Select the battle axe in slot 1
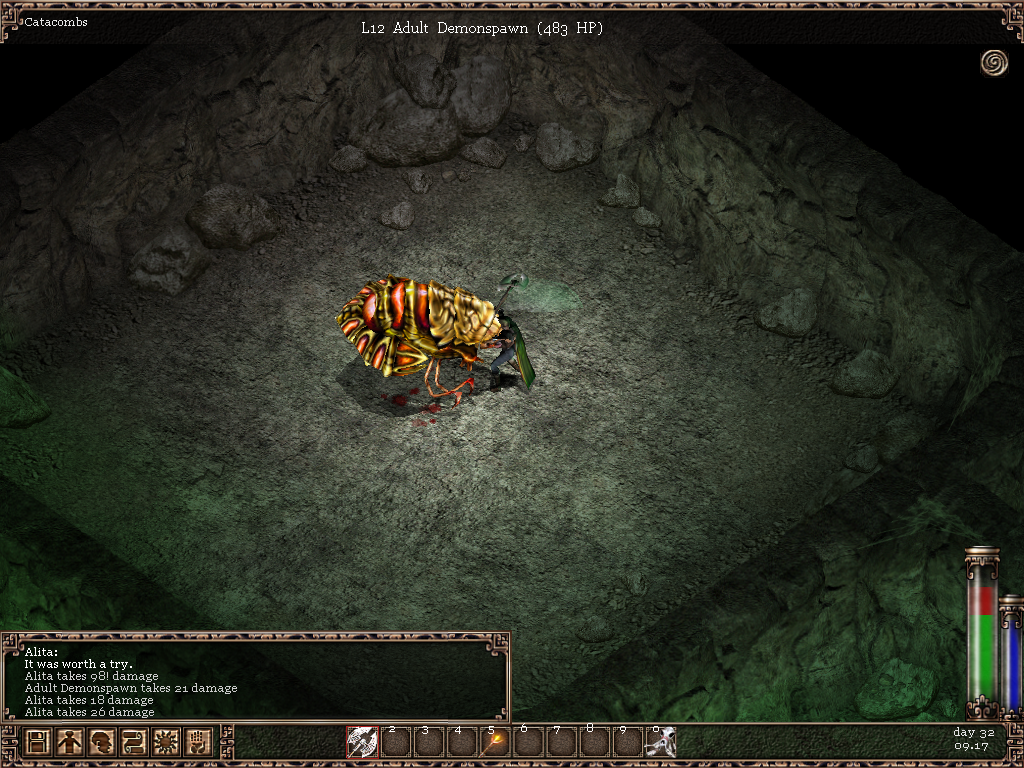Viewport: 1024px width, 768px height. pos(362,742)
